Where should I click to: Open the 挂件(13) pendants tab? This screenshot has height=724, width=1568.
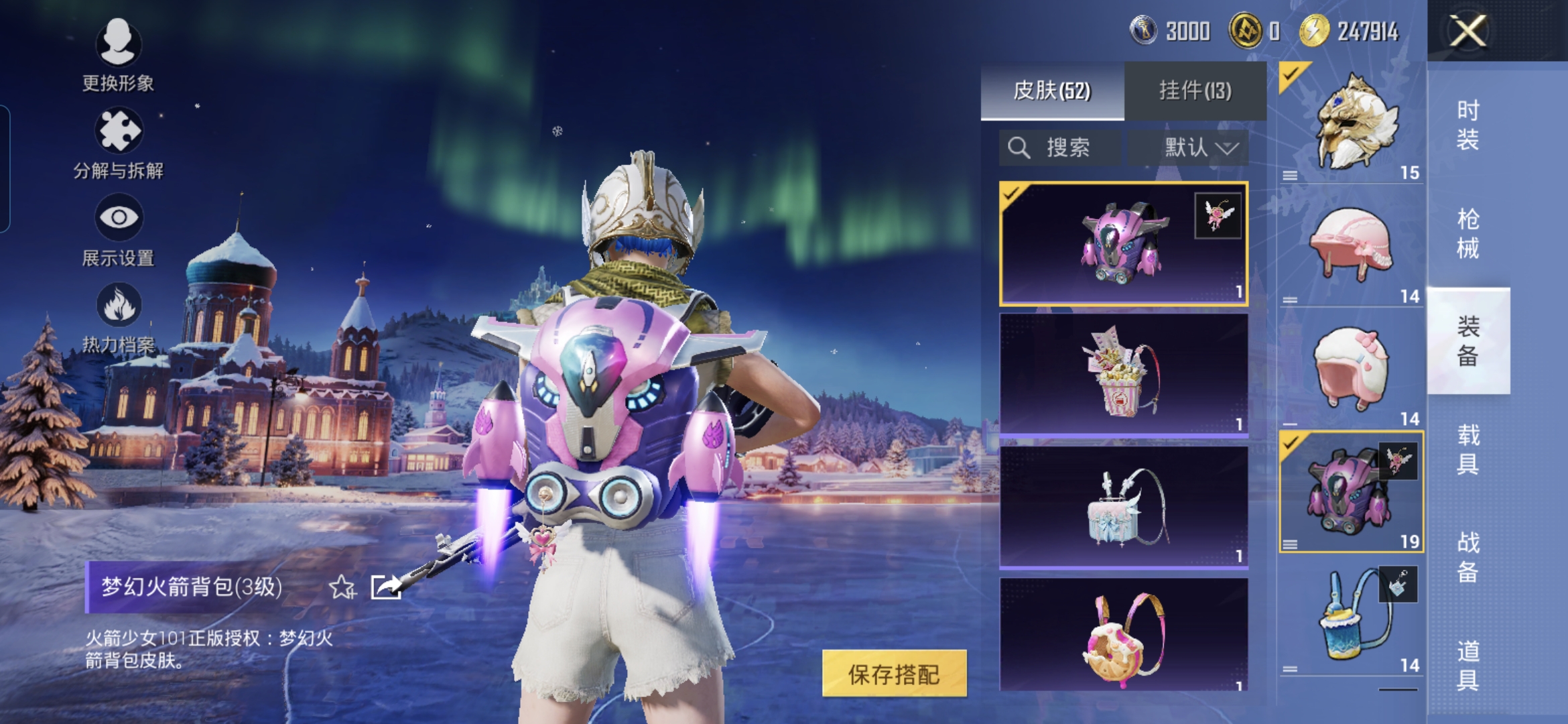pyautogui.click(x=1195, y=90)
